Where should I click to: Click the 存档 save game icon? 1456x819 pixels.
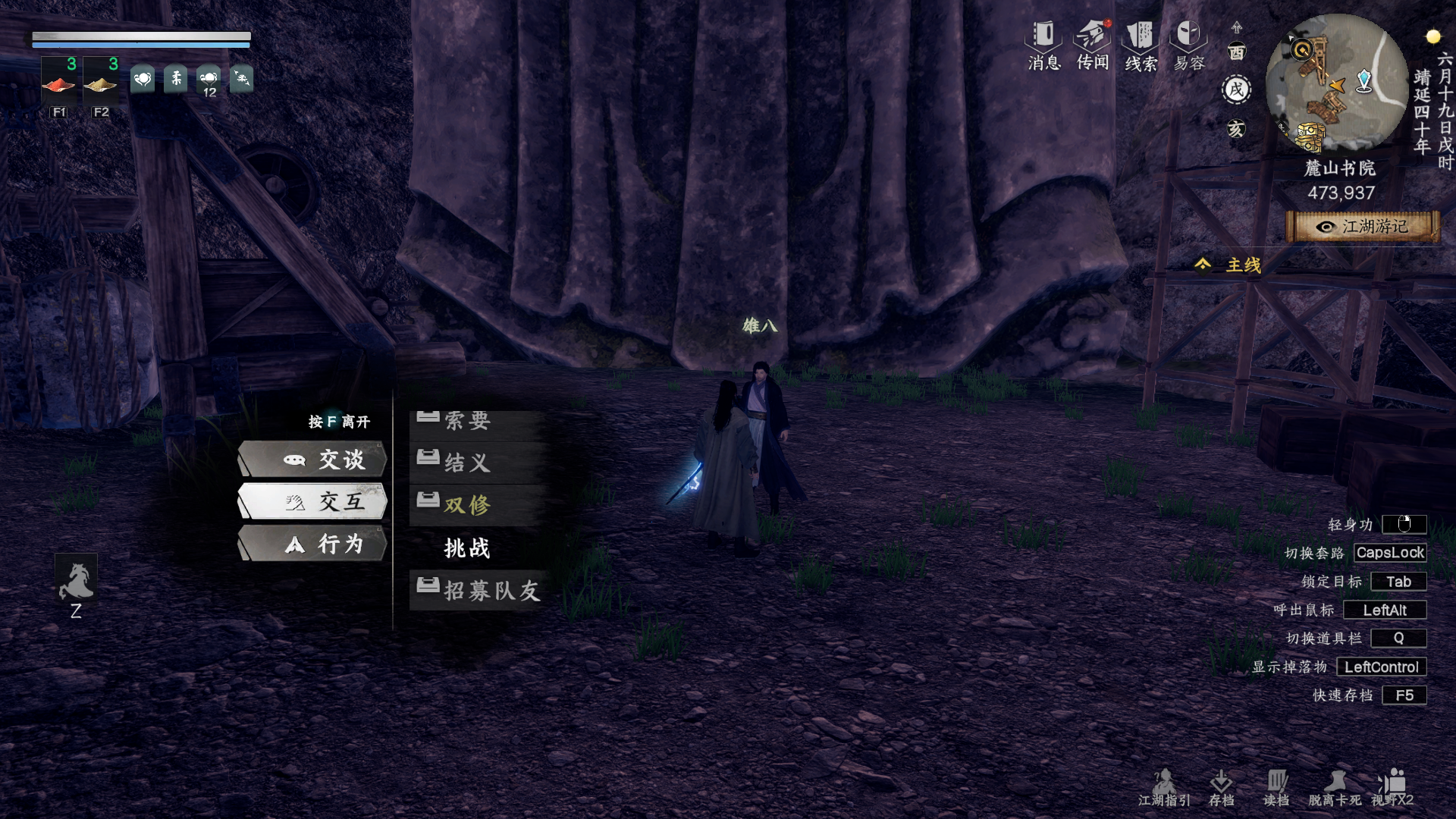(x=1221, y=788)
